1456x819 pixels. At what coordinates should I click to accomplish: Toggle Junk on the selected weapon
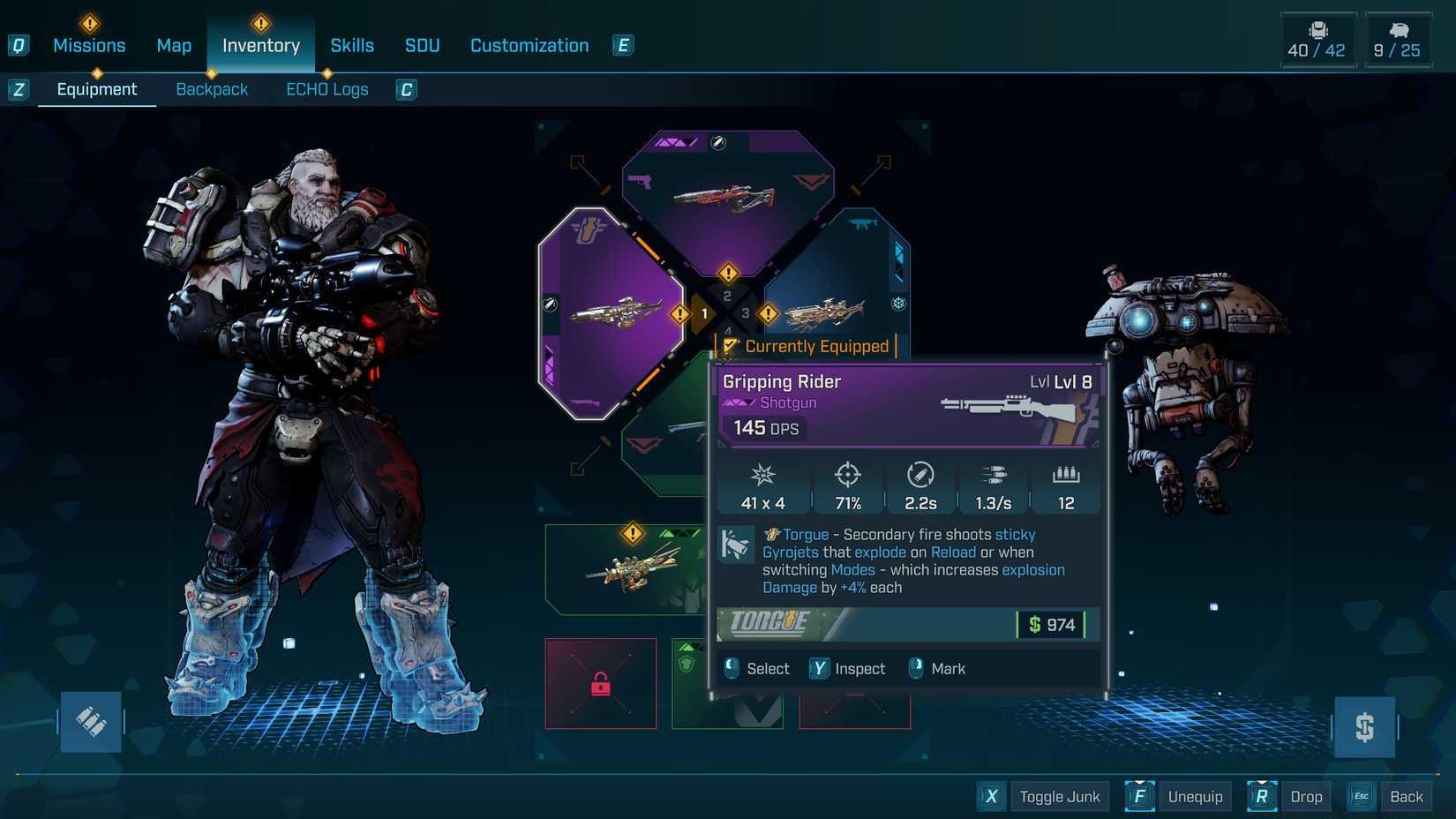[x=1059, y=795]
